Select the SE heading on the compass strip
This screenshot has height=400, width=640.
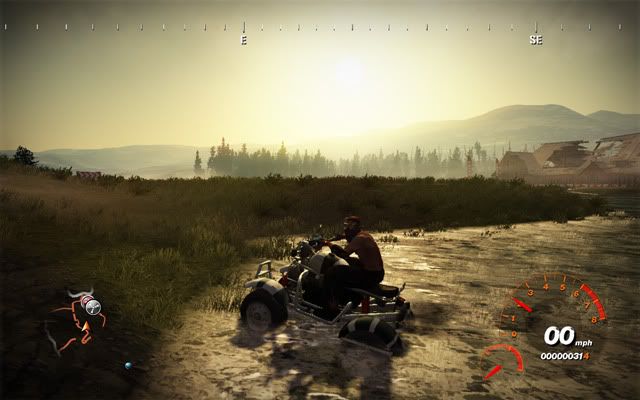[x=536, y=40]
